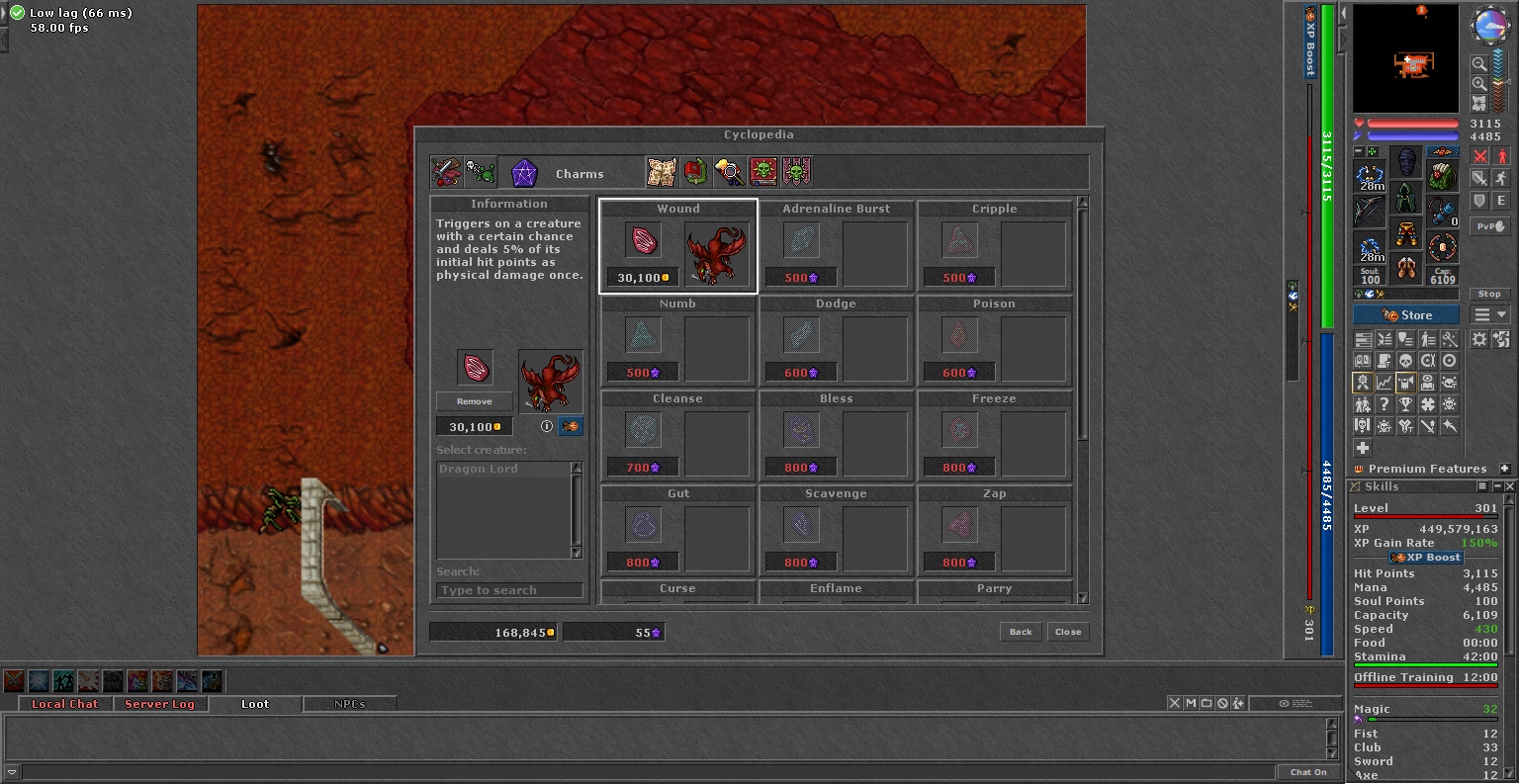1519x784 pixels.
Task: Go back with the Back button
Action: click(x=1021, y=632)
